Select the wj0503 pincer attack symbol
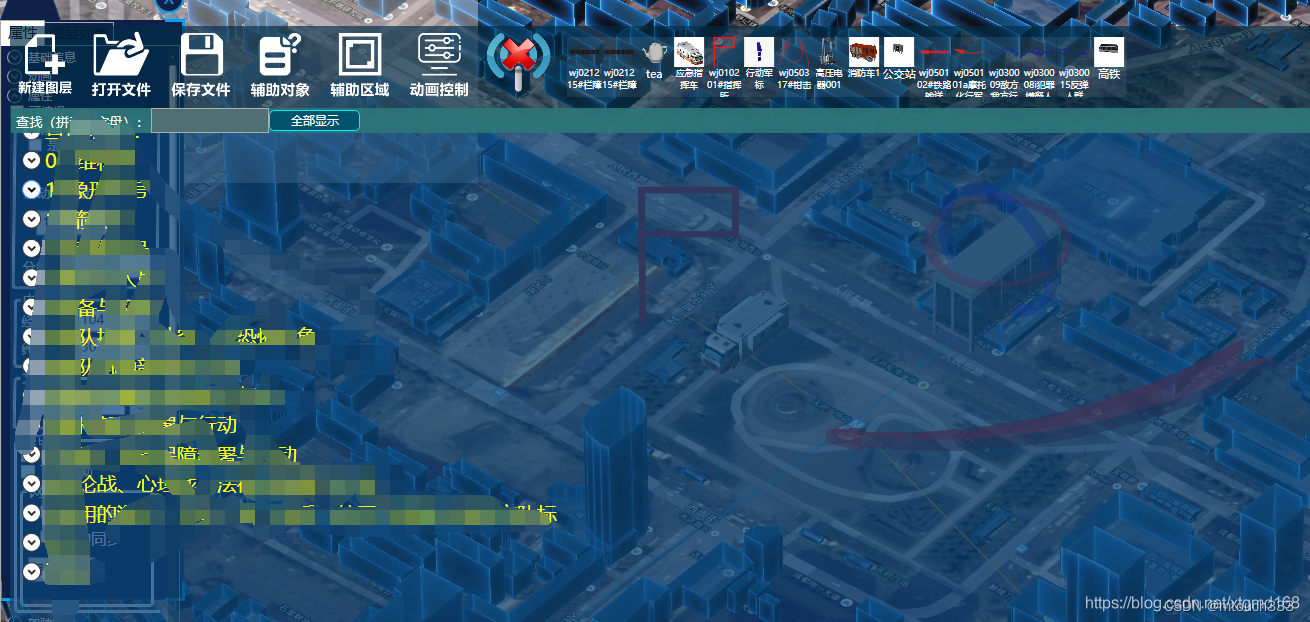Image resolution: width=1310 pixels, height=622 pixels. (794, 53)
